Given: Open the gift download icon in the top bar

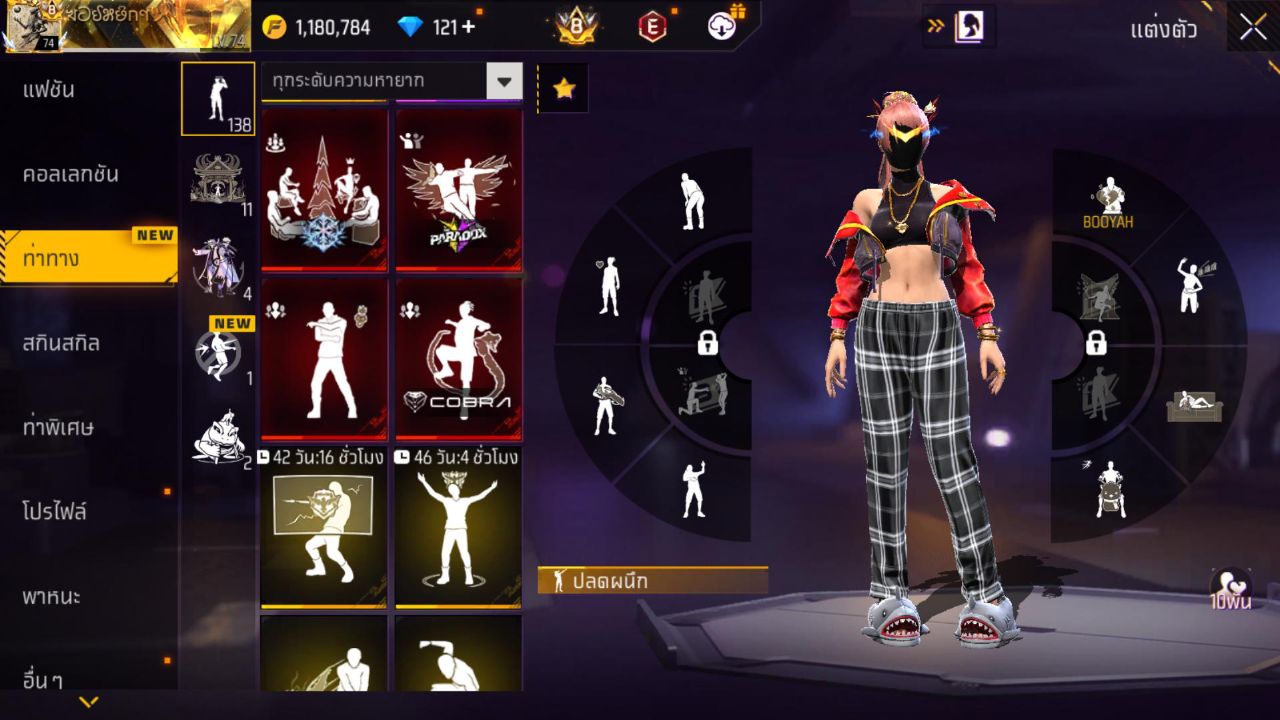Looking at the screenshot, I should [720, 28].
